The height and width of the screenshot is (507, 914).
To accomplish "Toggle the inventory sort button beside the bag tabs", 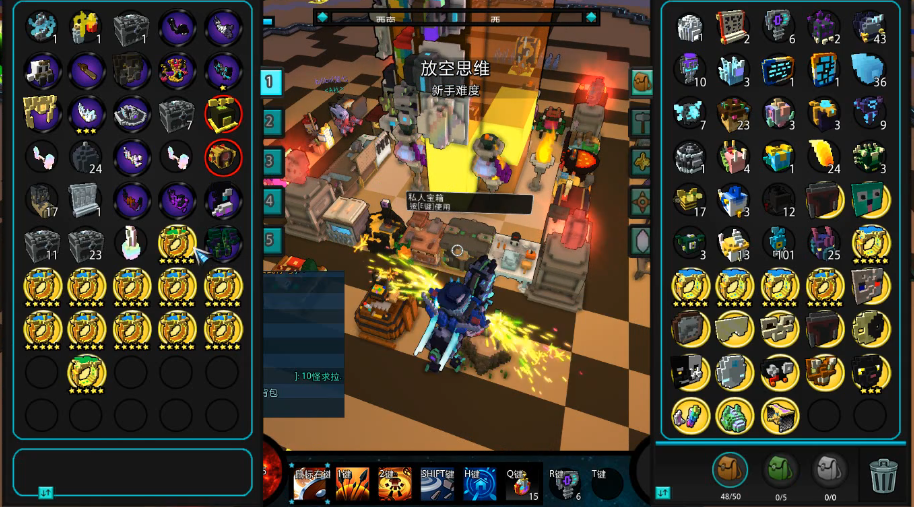I will 662,493.
